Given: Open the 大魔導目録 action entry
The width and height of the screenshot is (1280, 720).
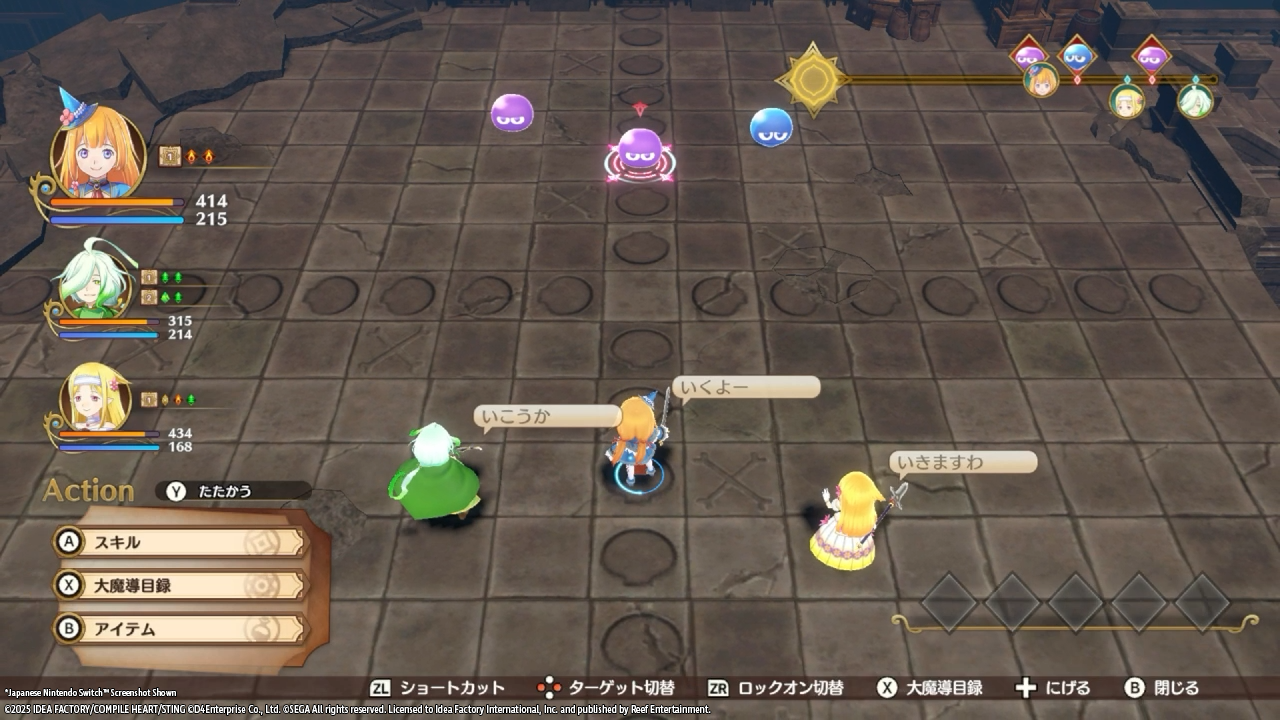Looking at the screenshot, I should tap(180, 585).
